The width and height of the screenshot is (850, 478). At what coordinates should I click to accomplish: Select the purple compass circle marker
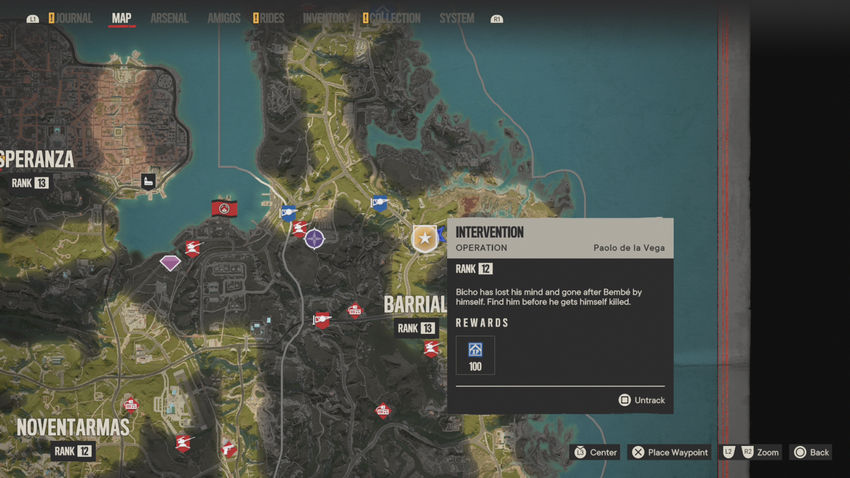[315, 239]
